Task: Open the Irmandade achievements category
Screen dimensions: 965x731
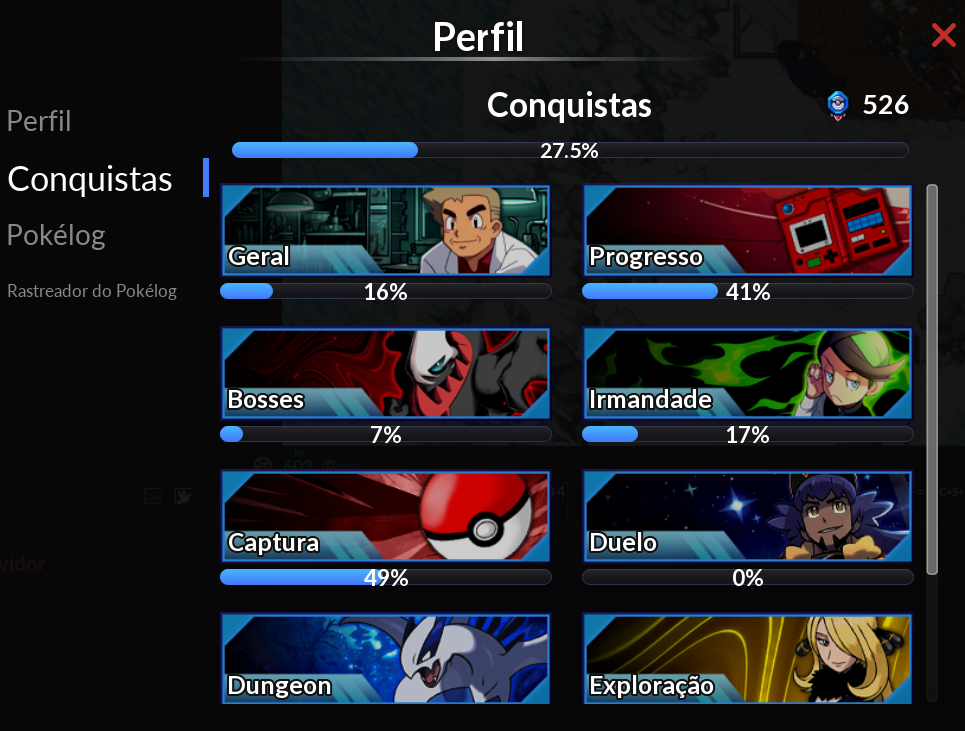Action: pos(747,373)
